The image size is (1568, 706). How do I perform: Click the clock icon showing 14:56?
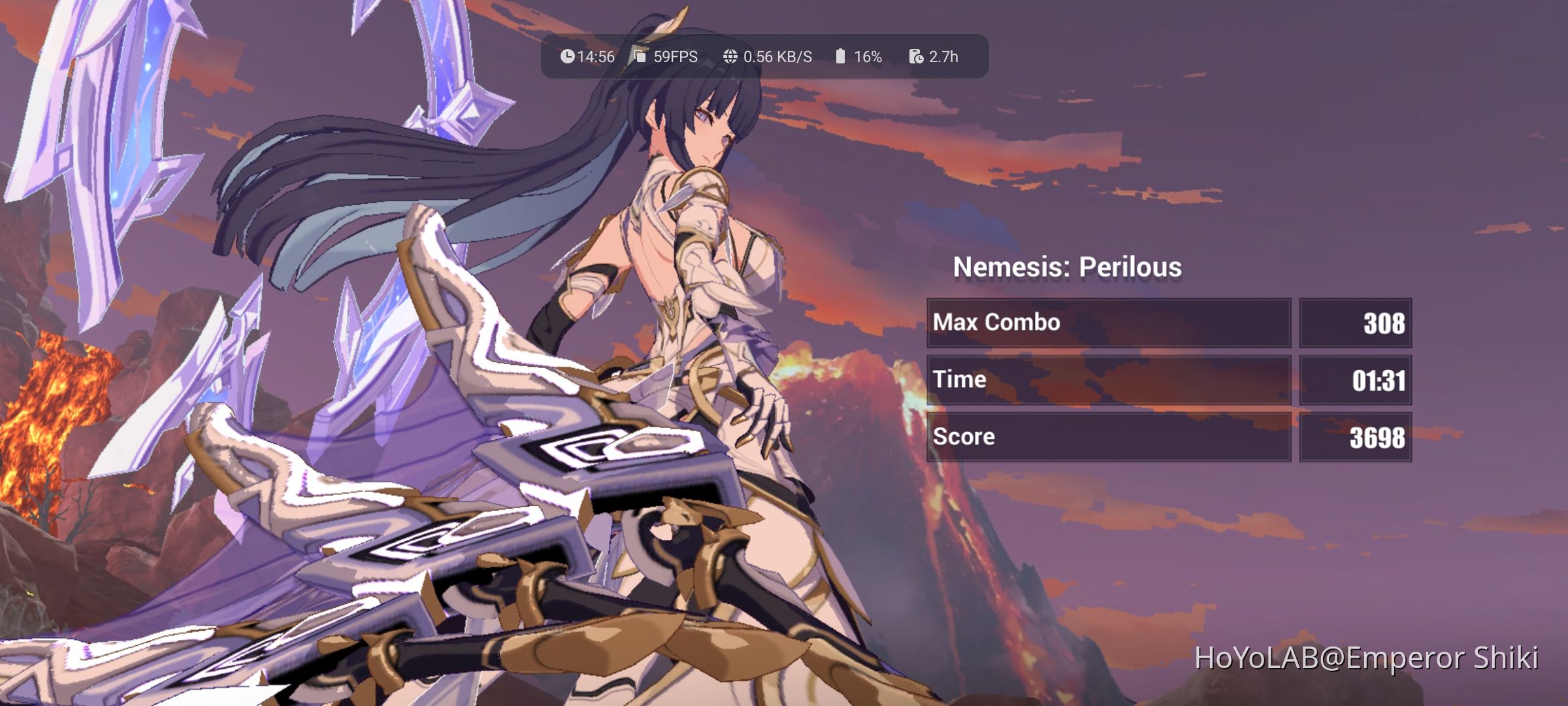point(568,57)
